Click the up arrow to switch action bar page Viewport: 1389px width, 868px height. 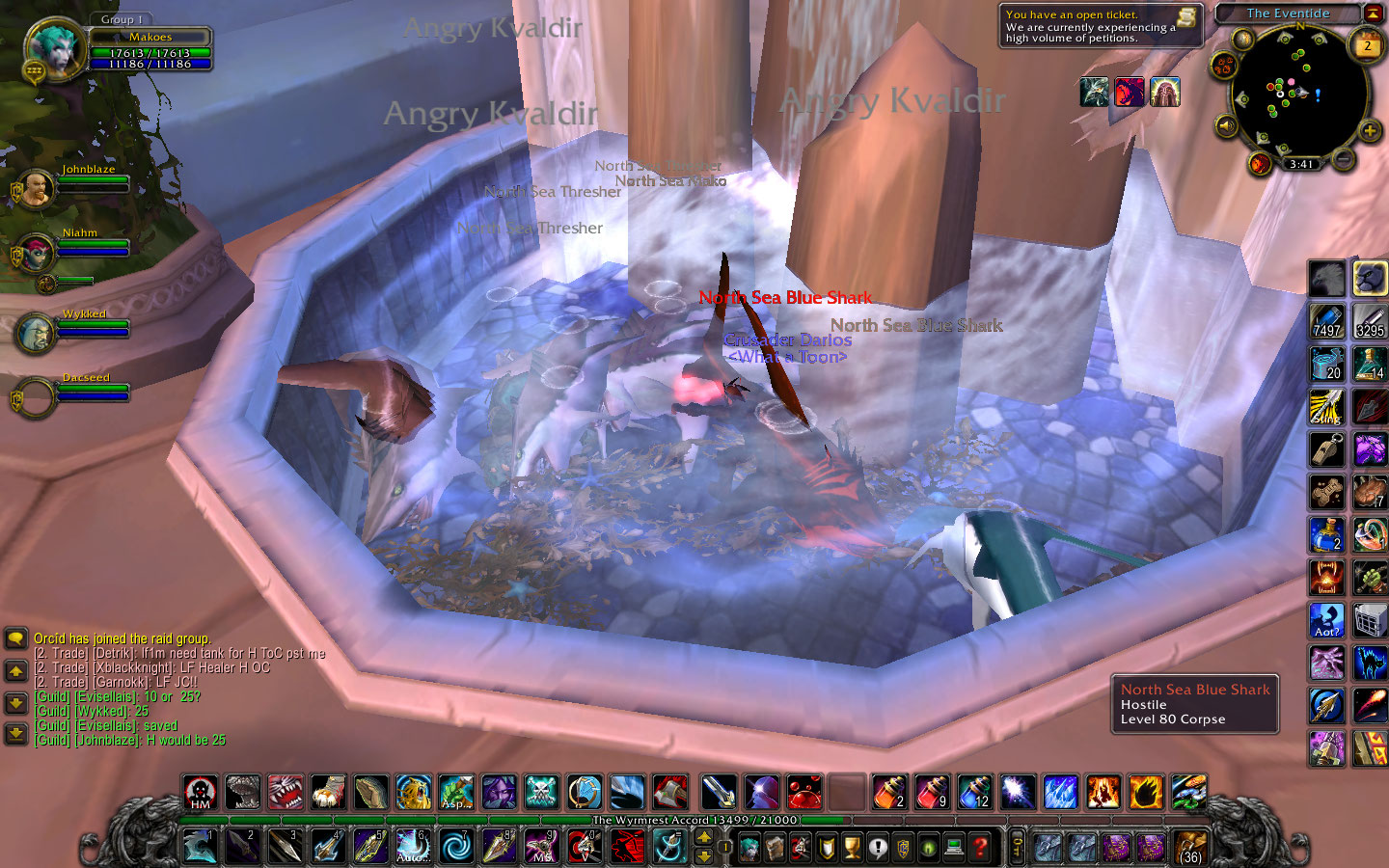pyautogui.click(x=703, y=836)
